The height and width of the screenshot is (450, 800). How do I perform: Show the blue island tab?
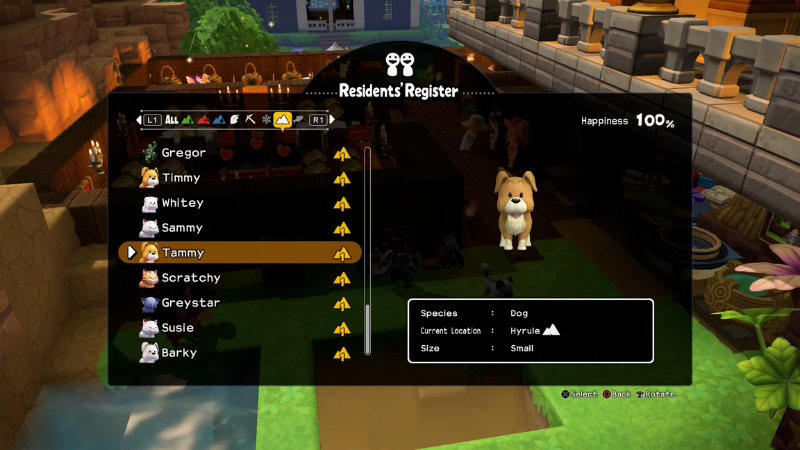[219, 120]
